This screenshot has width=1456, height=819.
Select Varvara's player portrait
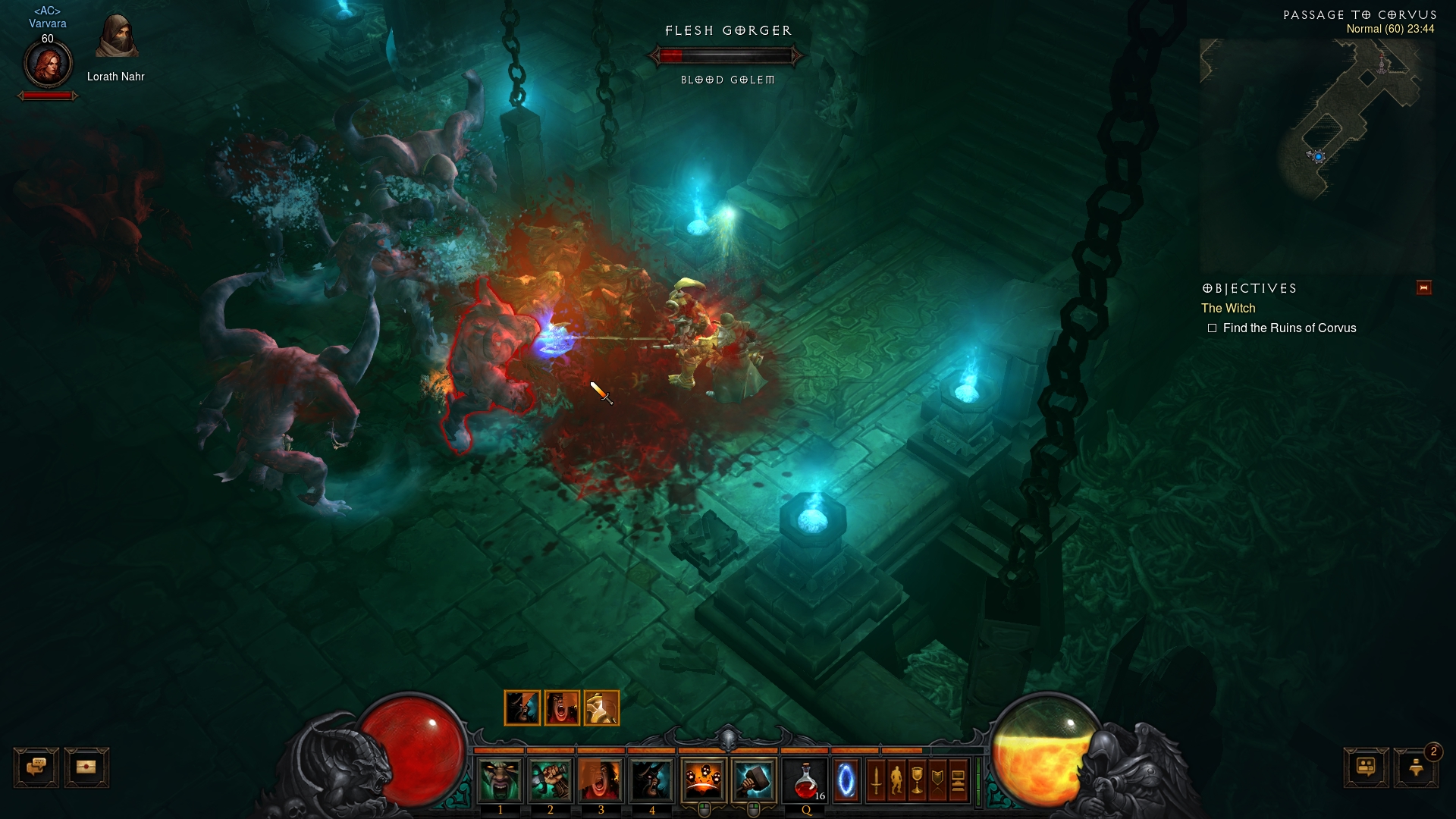48,64
